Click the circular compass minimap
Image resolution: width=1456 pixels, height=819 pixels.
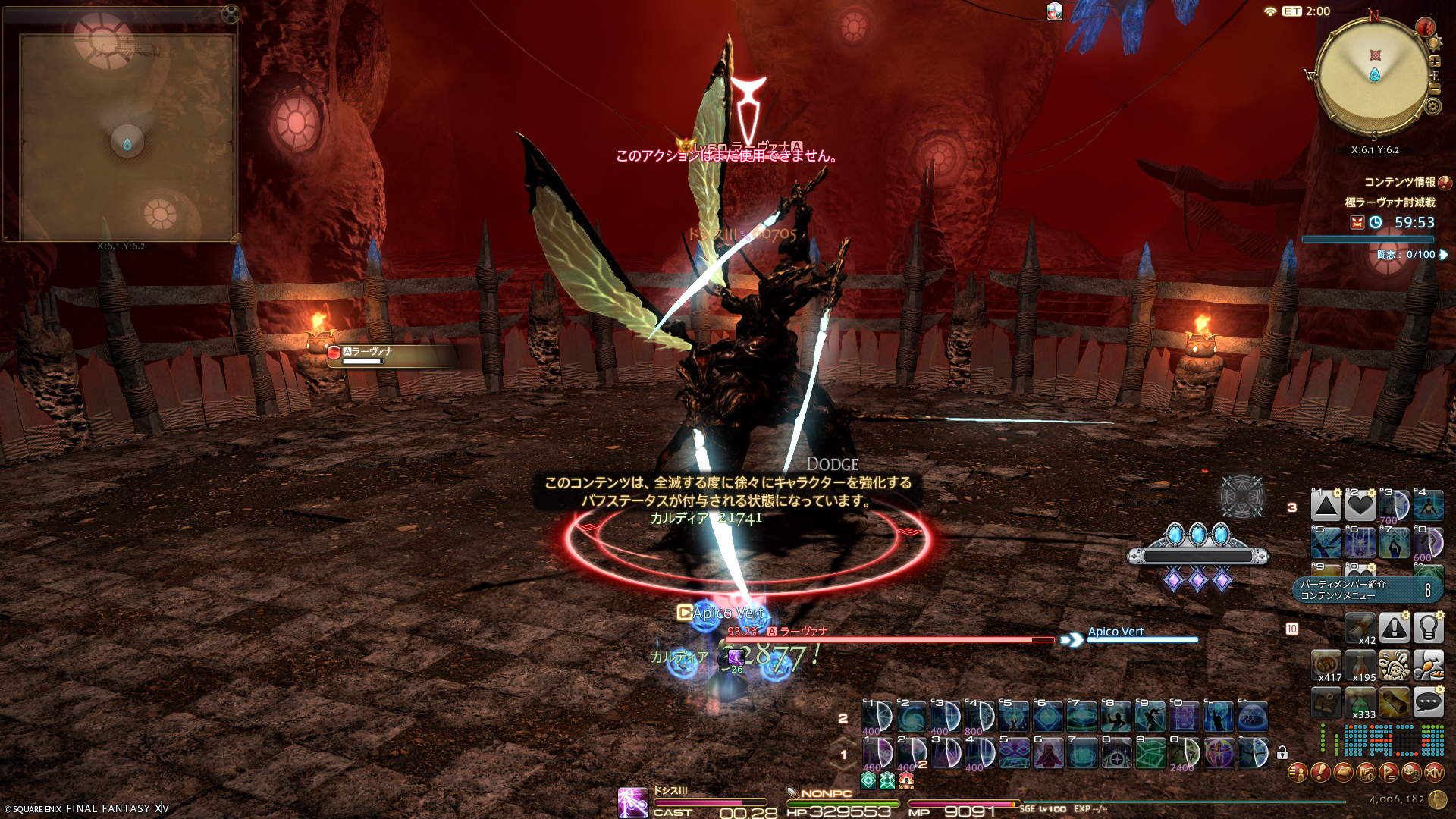1373,76
